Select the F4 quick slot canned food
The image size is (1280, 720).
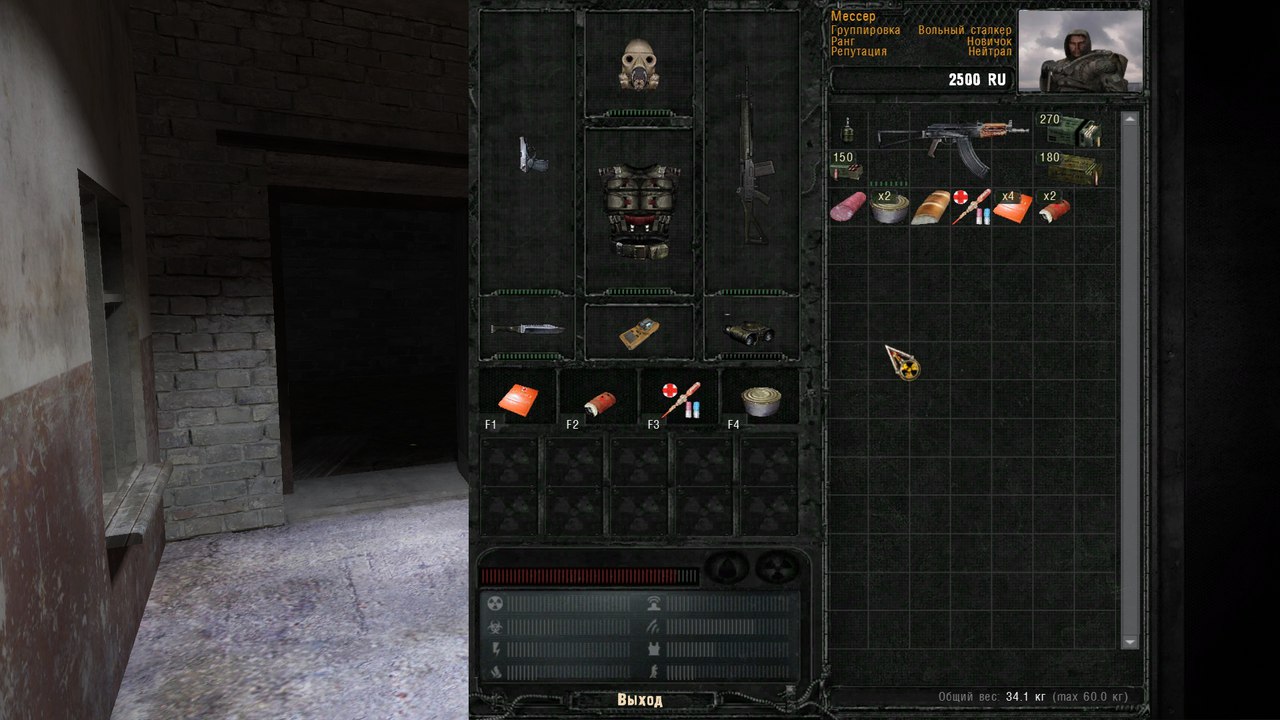[x=761, y=399]
